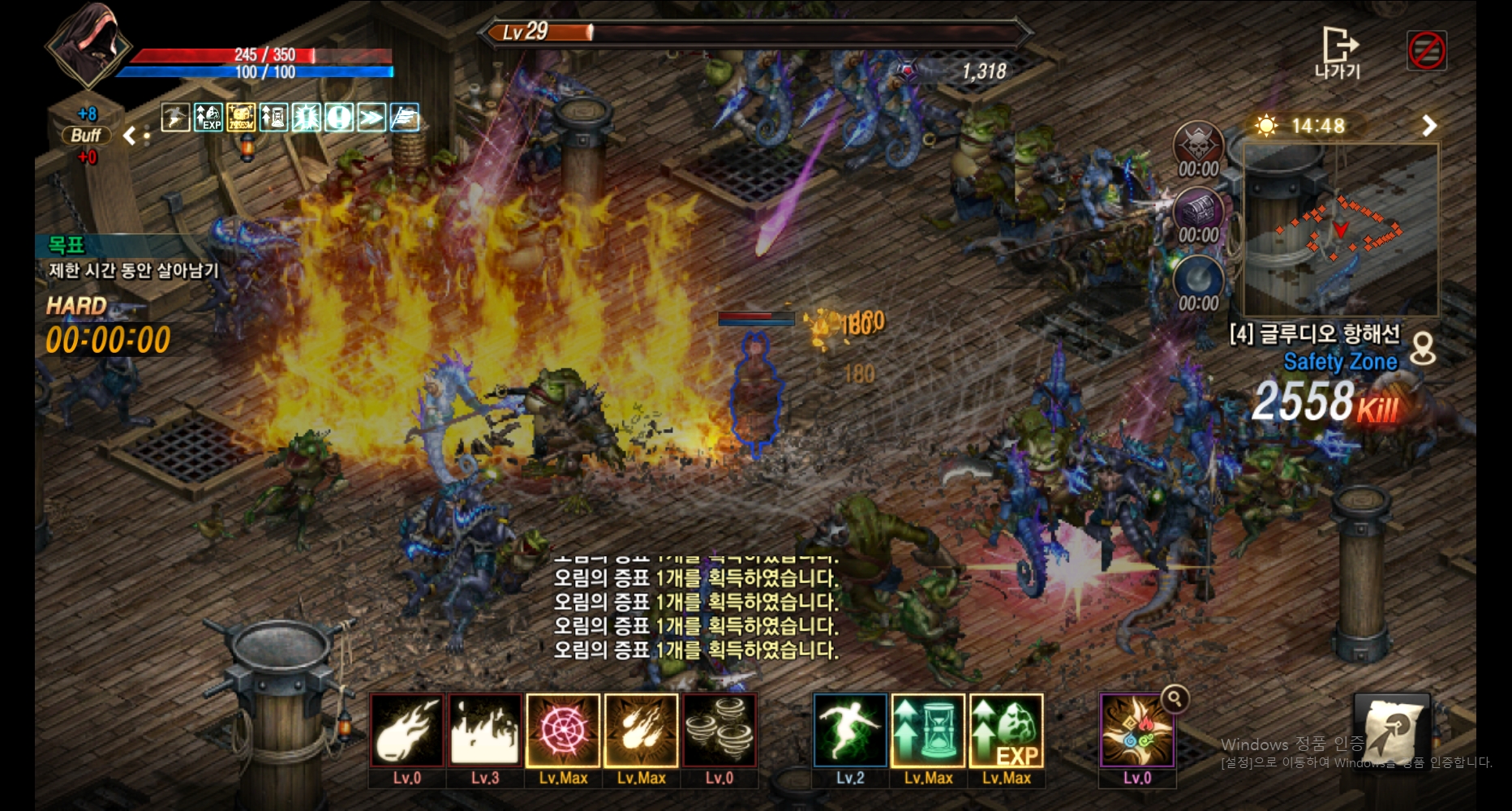Click the 나가기 exit button

[x=1338, y=53]
